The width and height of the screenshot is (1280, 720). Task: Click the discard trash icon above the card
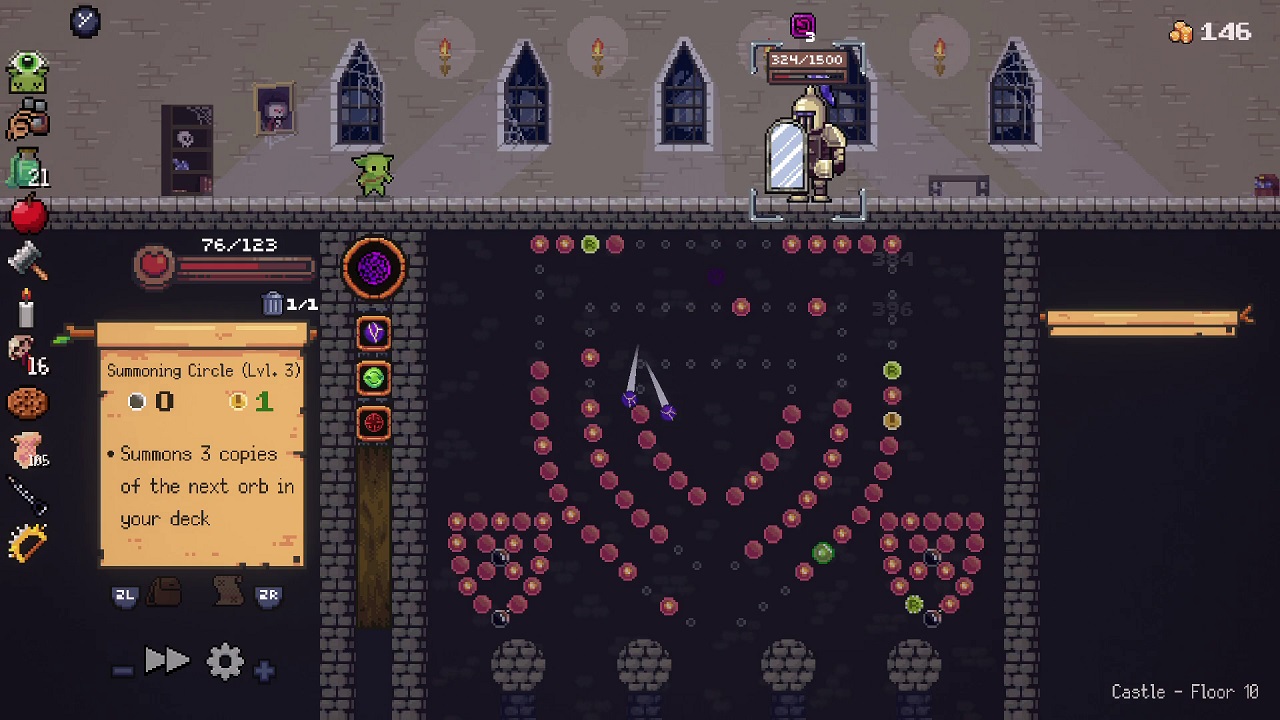[x=273, y=303]
